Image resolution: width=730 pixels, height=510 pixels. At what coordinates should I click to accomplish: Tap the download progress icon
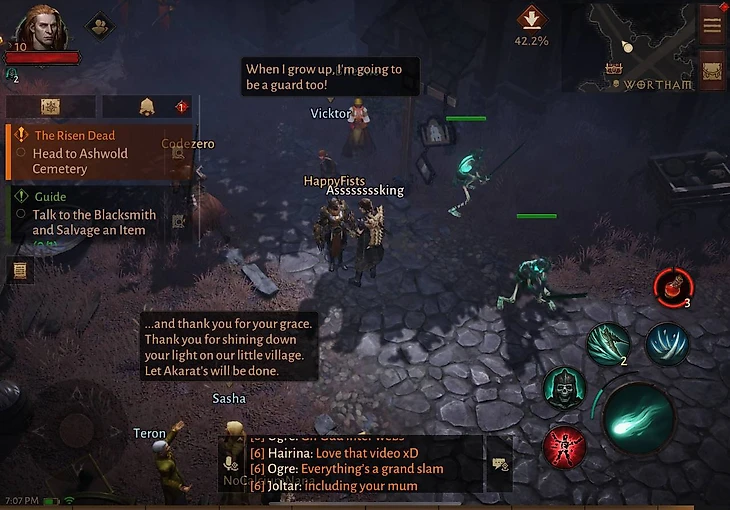click(531, 20)
